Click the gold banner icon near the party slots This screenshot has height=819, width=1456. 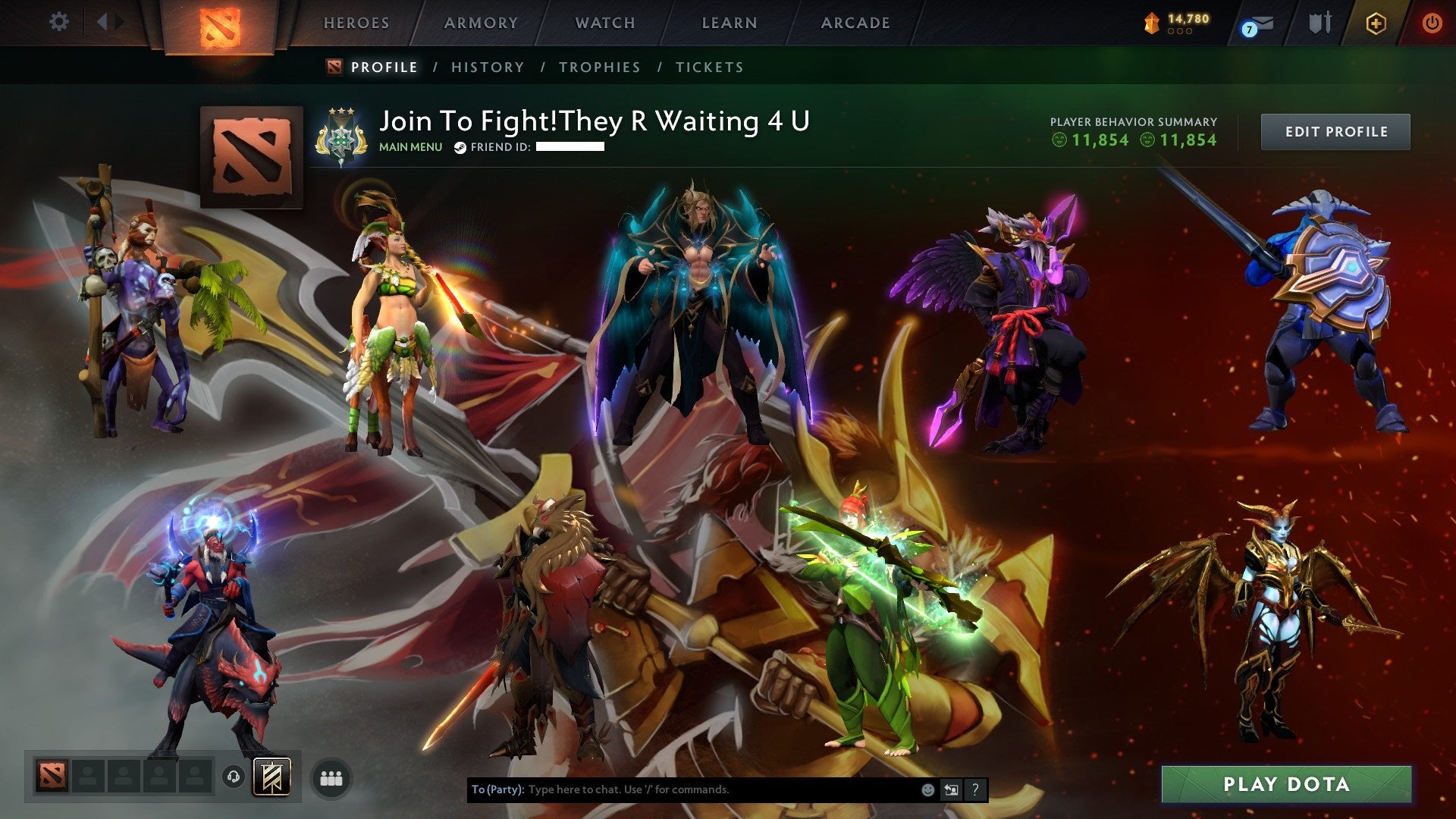coord(271,777)
